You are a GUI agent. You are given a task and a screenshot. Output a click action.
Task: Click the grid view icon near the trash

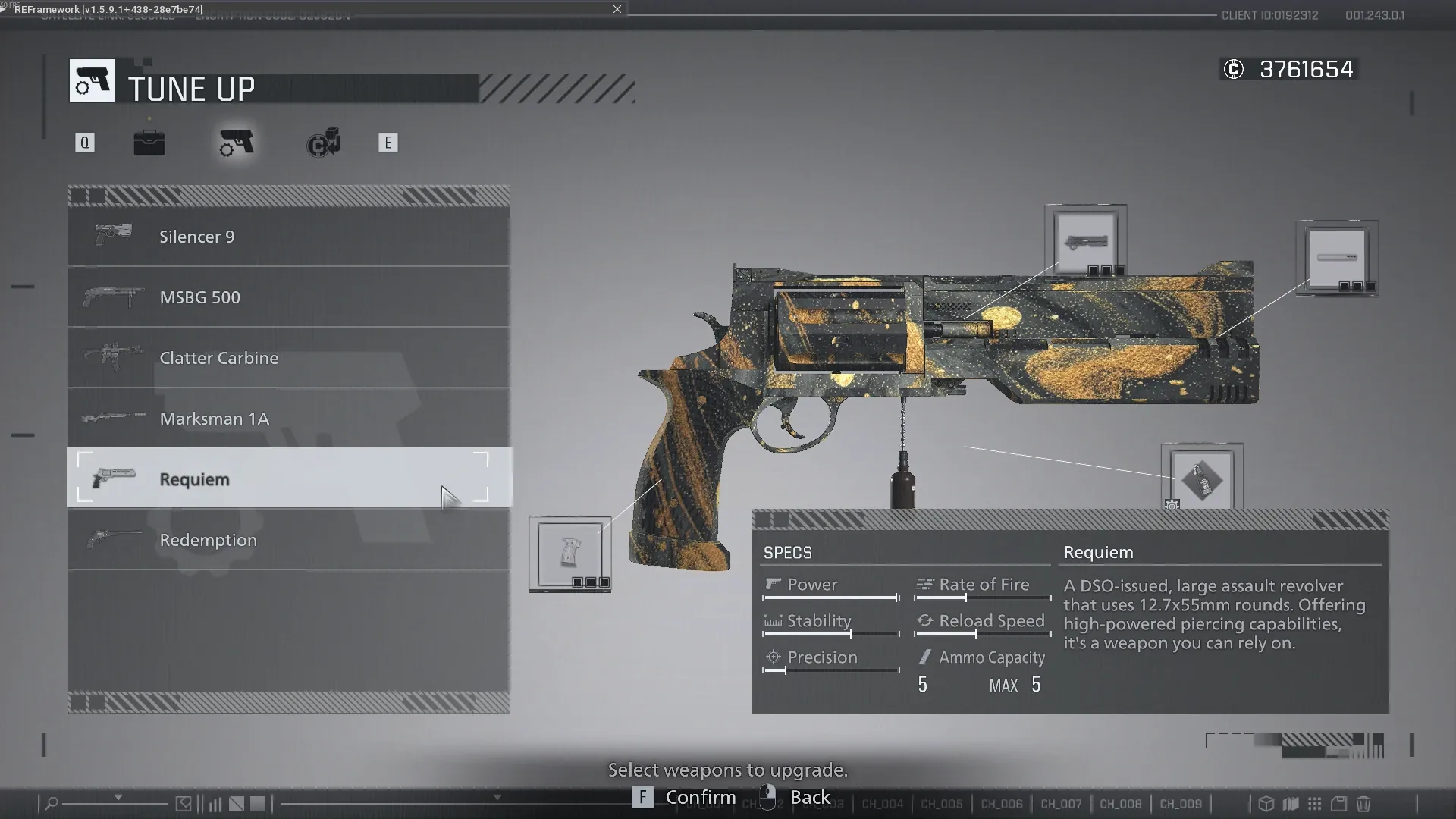pyautogui.click(x=1314, y=805)
